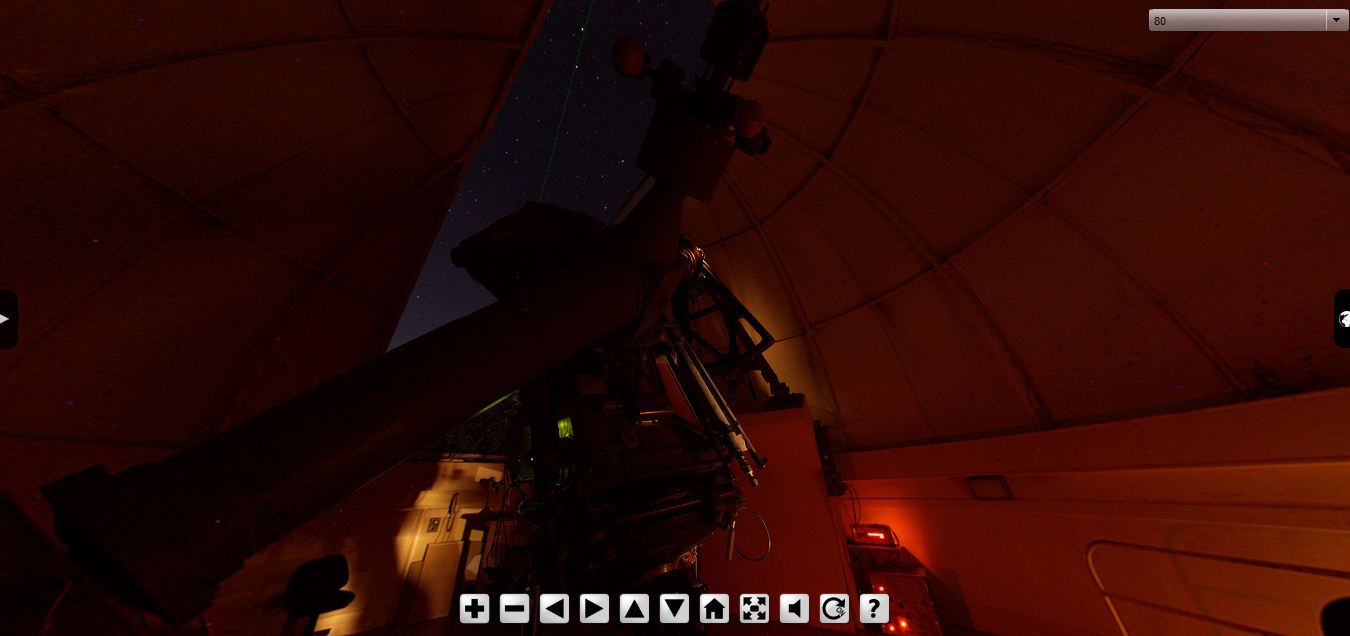Toggle auto-rotation with the circular arrow button
The image size is (1350, 636).
point(834,608)
